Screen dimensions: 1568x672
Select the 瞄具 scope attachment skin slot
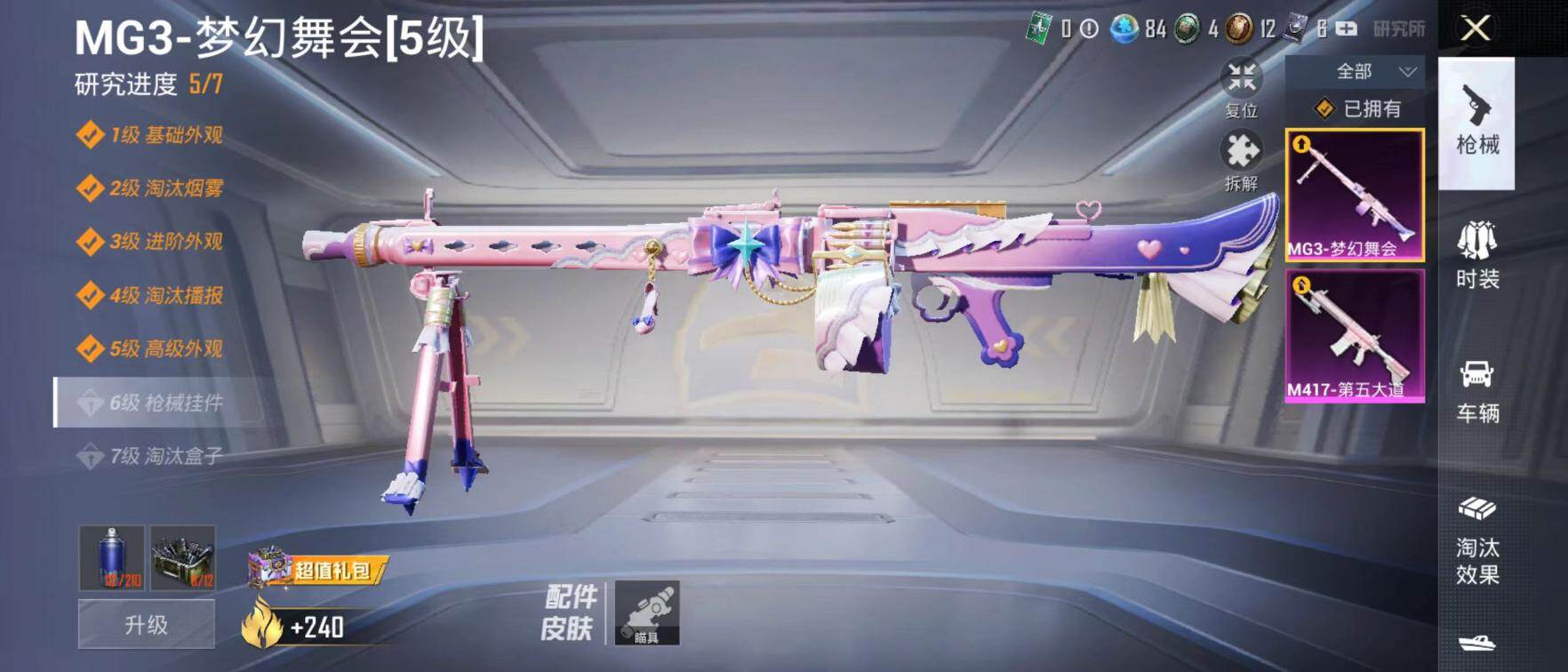[x=647, y=612]
